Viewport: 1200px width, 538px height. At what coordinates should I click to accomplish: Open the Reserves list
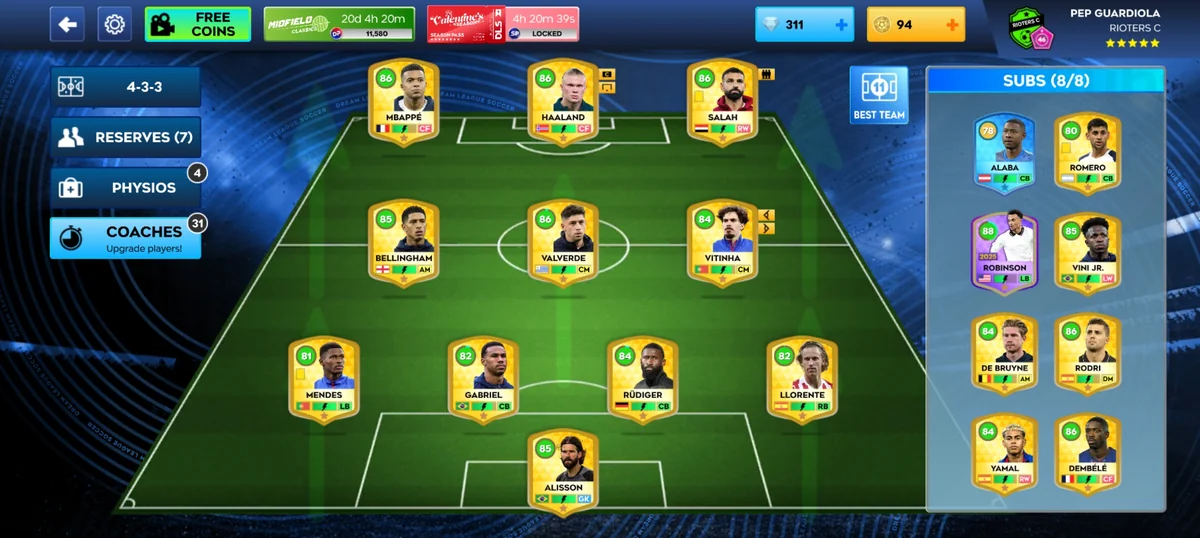(x=126, y=137)
